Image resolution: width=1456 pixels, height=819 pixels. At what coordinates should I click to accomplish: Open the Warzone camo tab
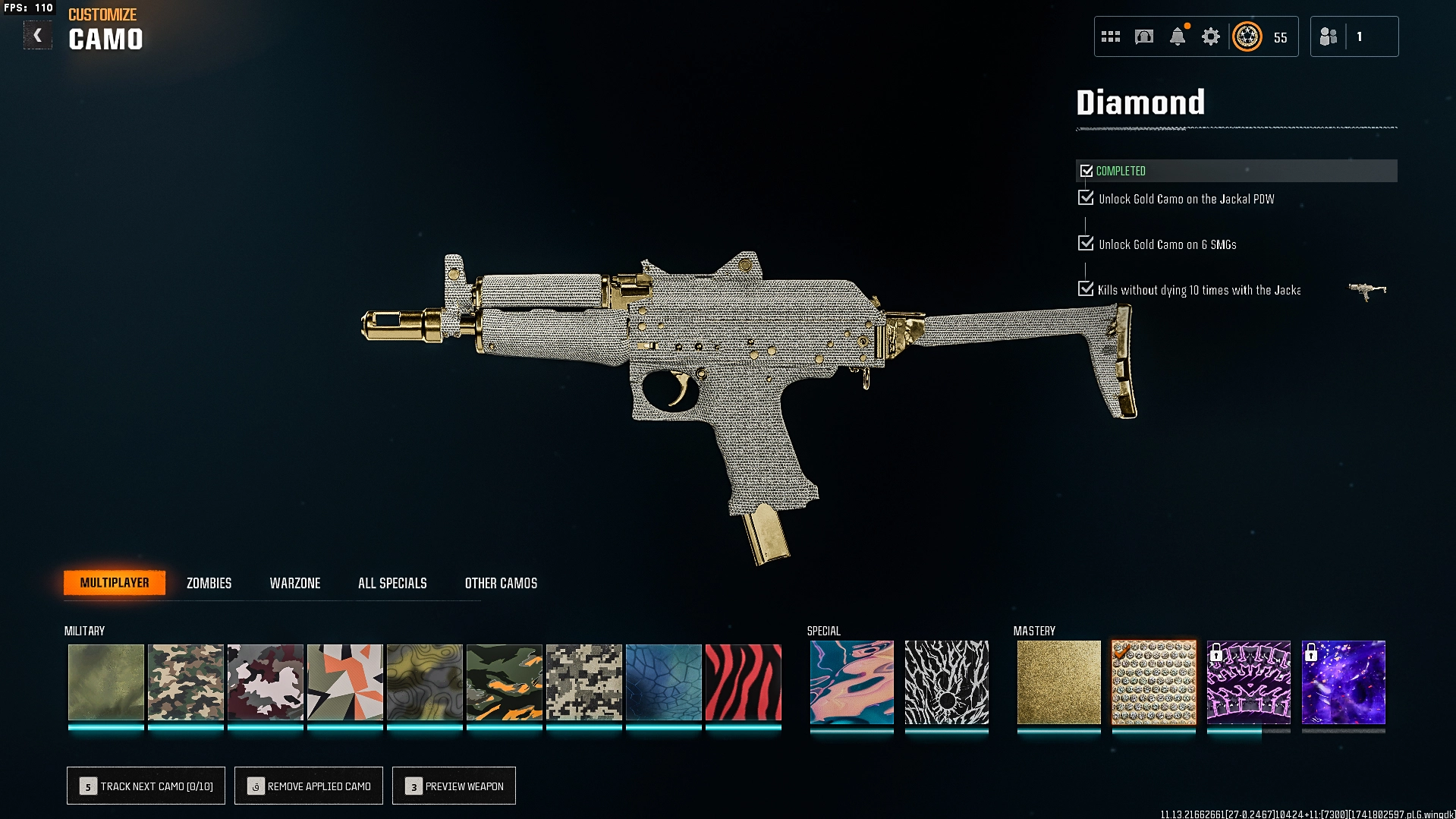pyautogui.click(x=295, y=583)
